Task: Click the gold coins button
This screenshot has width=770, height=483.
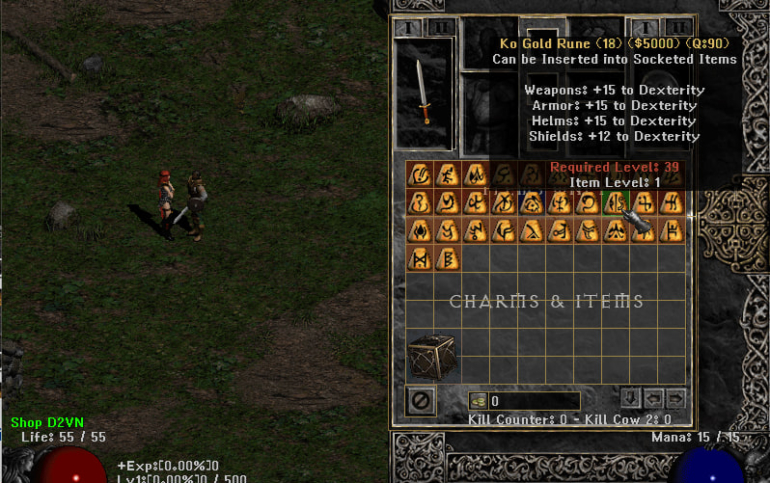Action: pyautogui.click(x=478, y=401)
